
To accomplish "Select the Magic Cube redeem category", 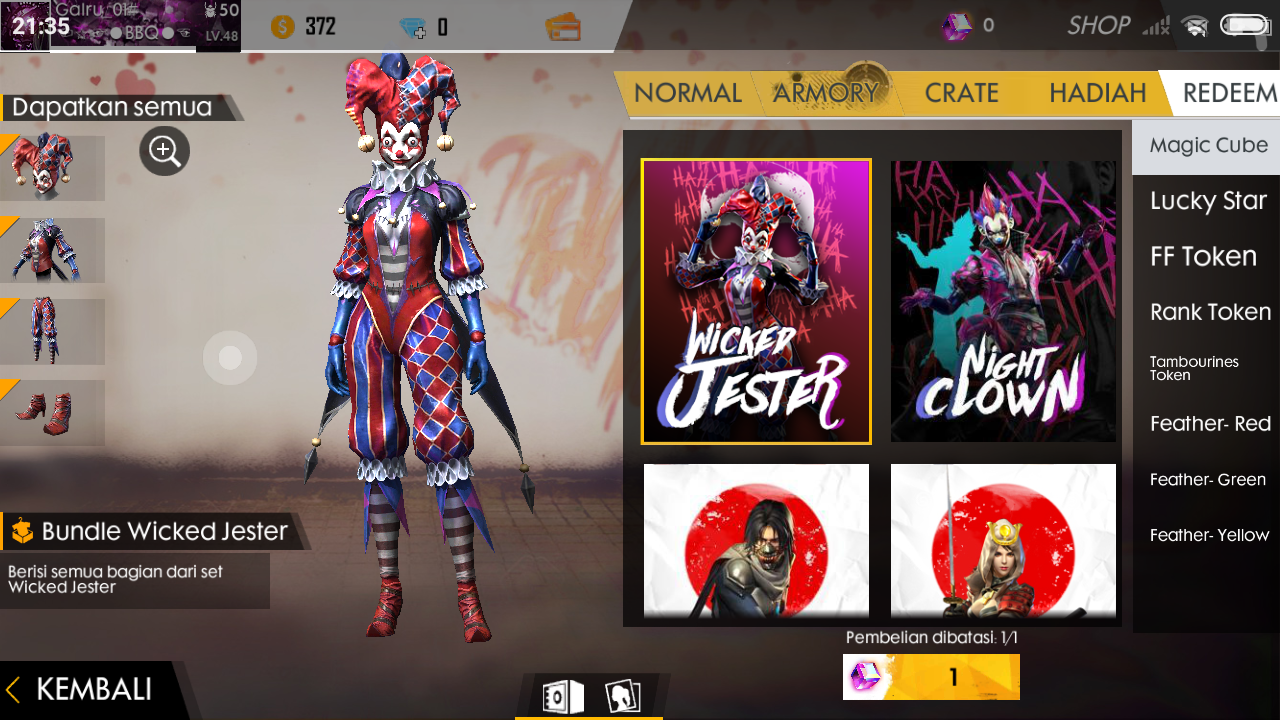I will pyautogui.click(x=1209, y=146).
